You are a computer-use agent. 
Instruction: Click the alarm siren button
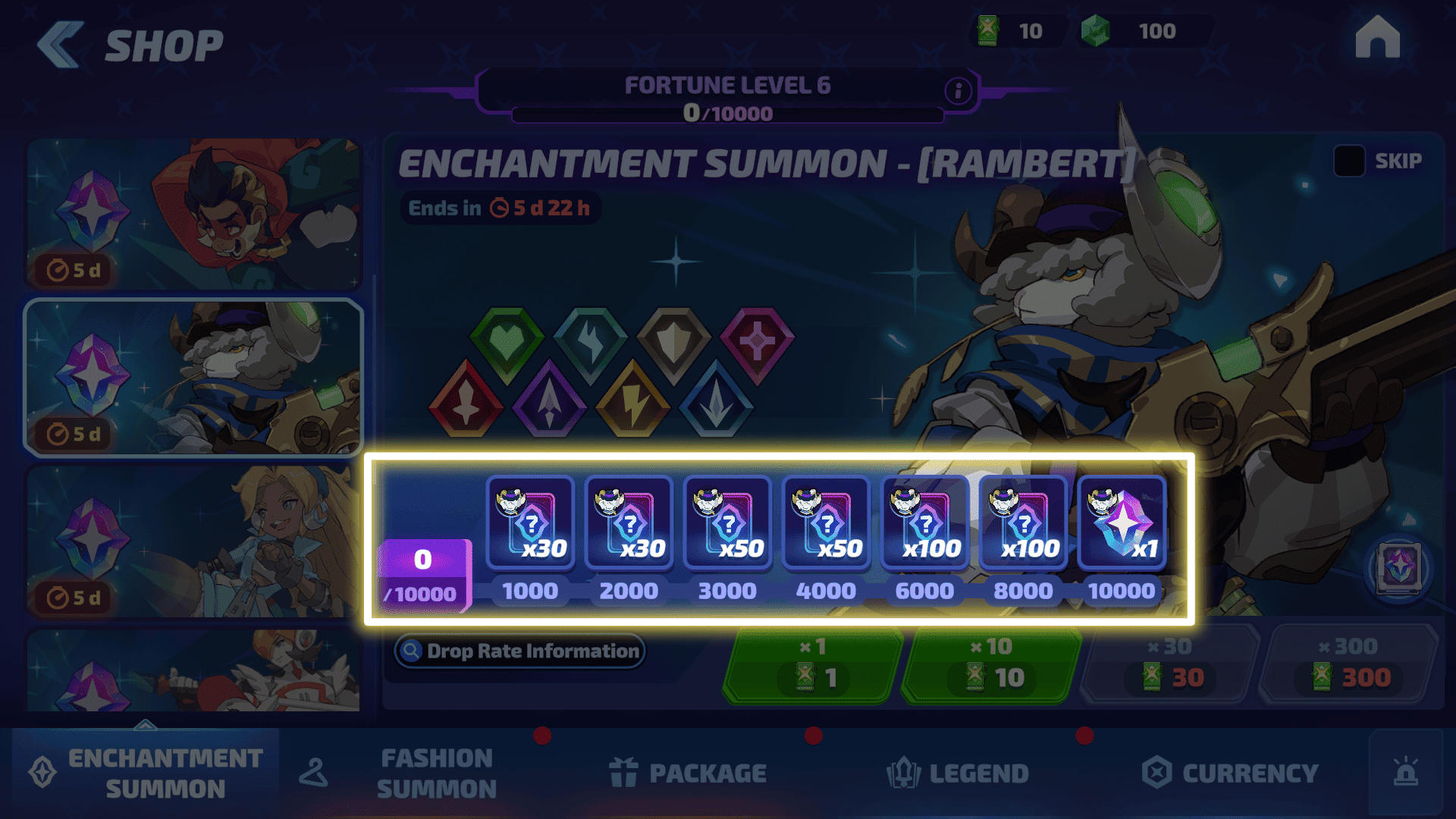coord(1405,773)
